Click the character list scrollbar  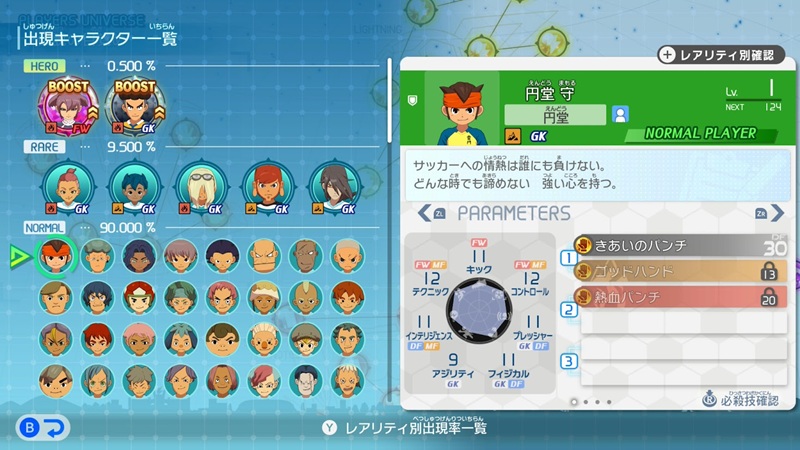[389, 200]
